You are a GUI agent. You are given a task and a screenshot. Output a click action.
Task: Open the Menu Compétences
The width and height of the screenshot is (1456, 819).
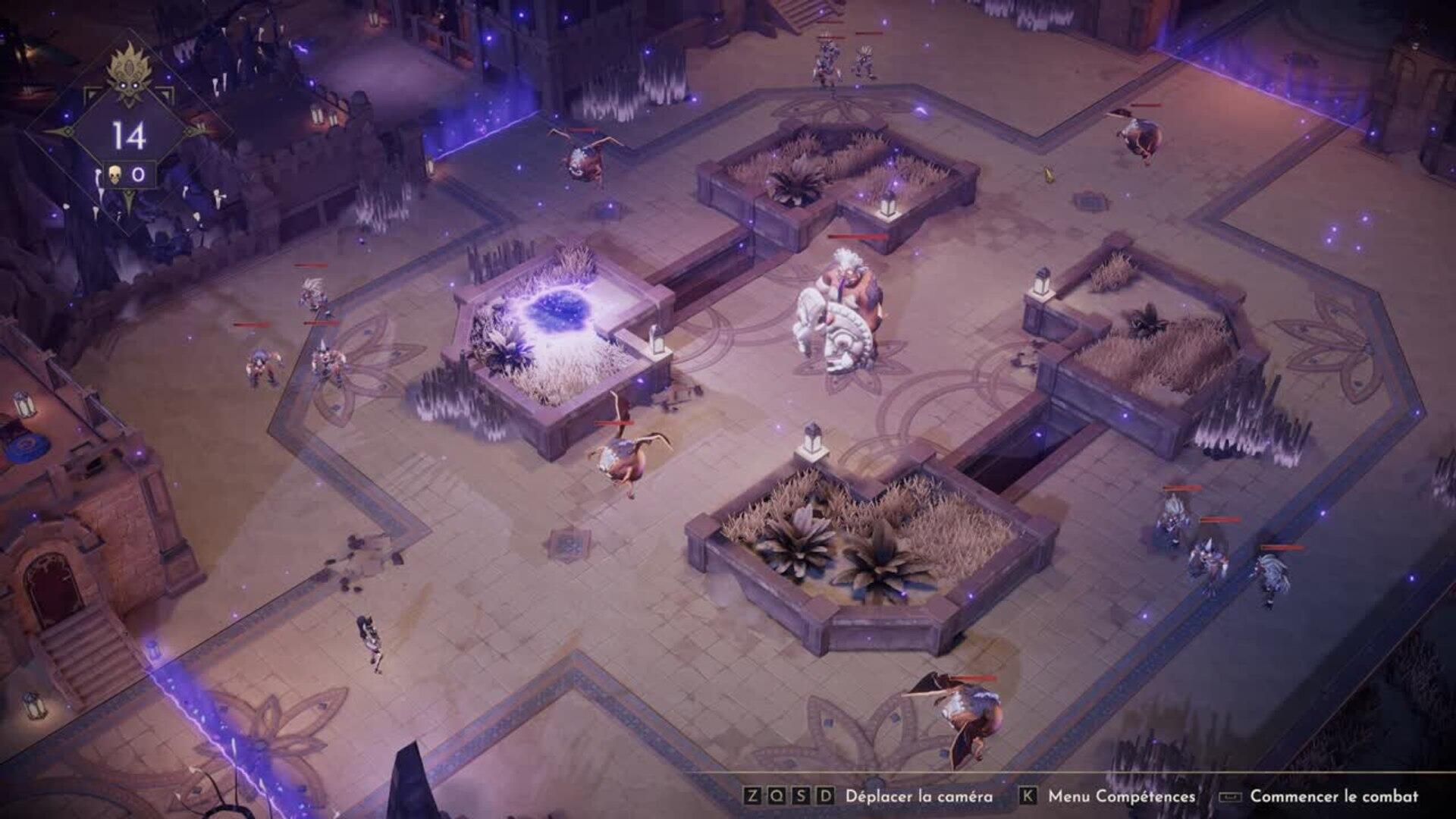tap(1120, 796)
